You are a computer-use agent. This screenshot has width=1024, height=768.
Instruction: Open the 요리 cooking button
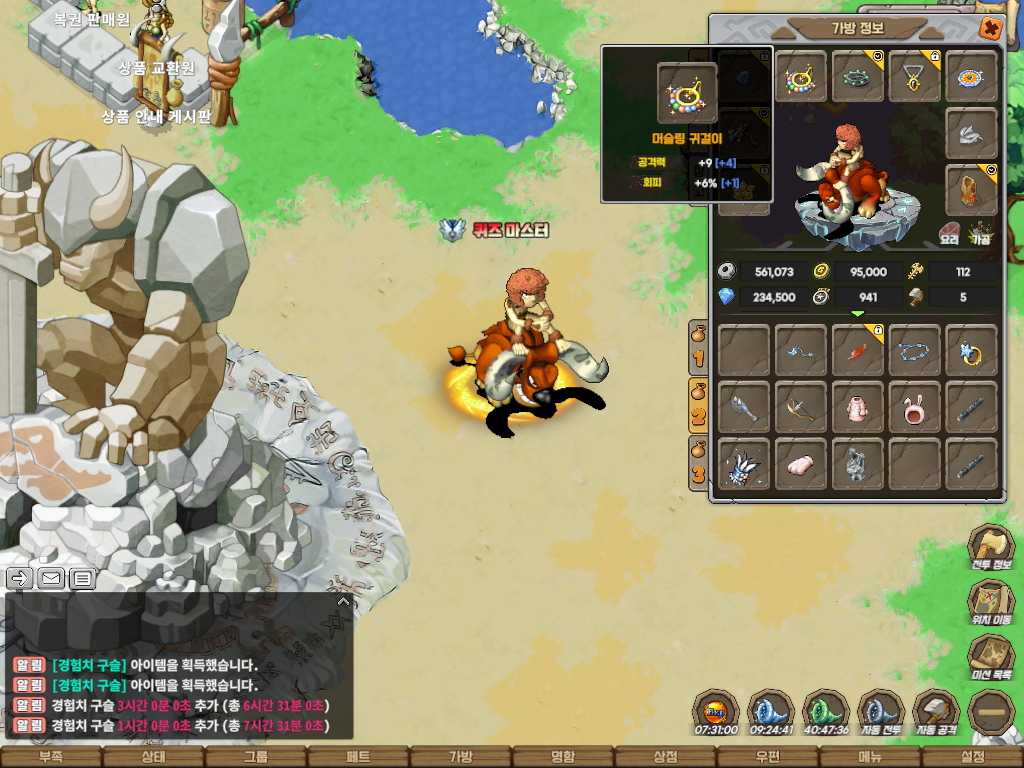(950, 233)
